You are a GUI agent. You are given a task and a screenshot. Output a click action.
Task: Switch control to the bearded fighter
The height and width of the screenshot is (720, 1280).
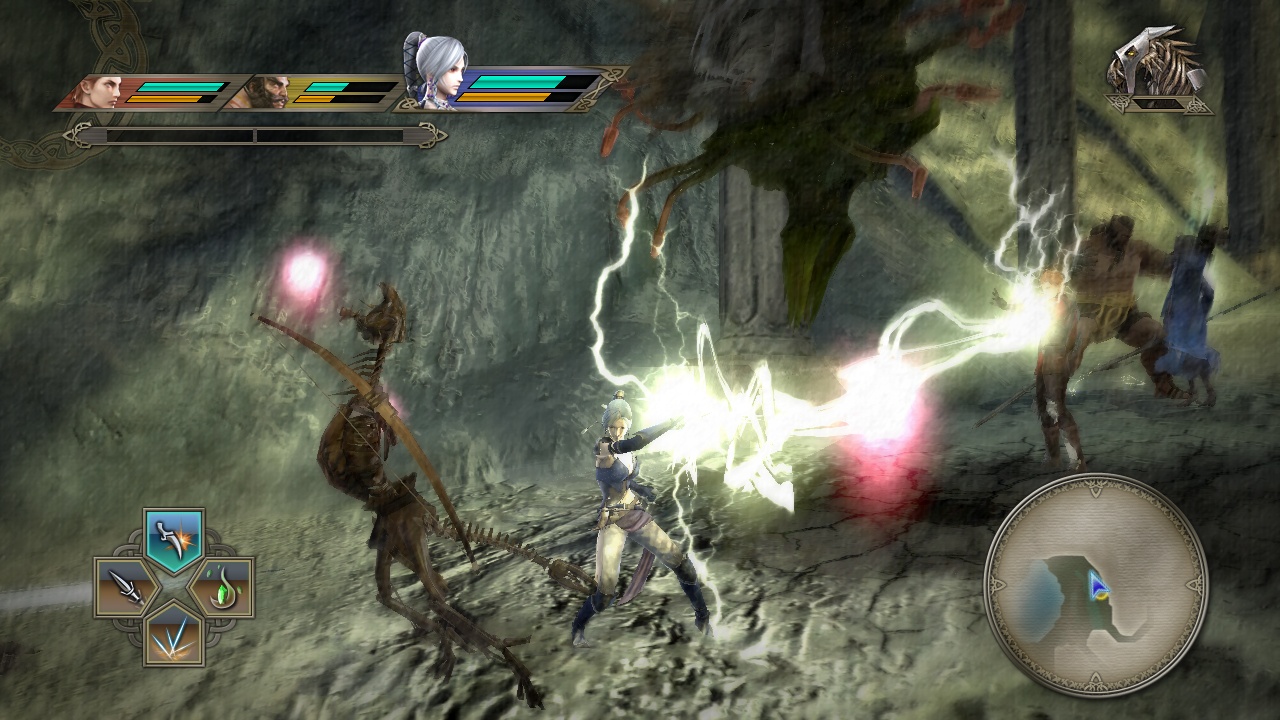(x=270, y=92)
